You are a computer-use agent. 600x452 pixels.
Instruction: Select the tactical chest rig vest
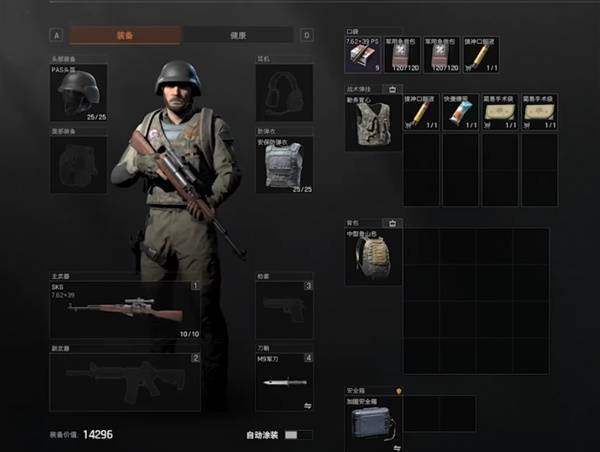coord(373,122)
